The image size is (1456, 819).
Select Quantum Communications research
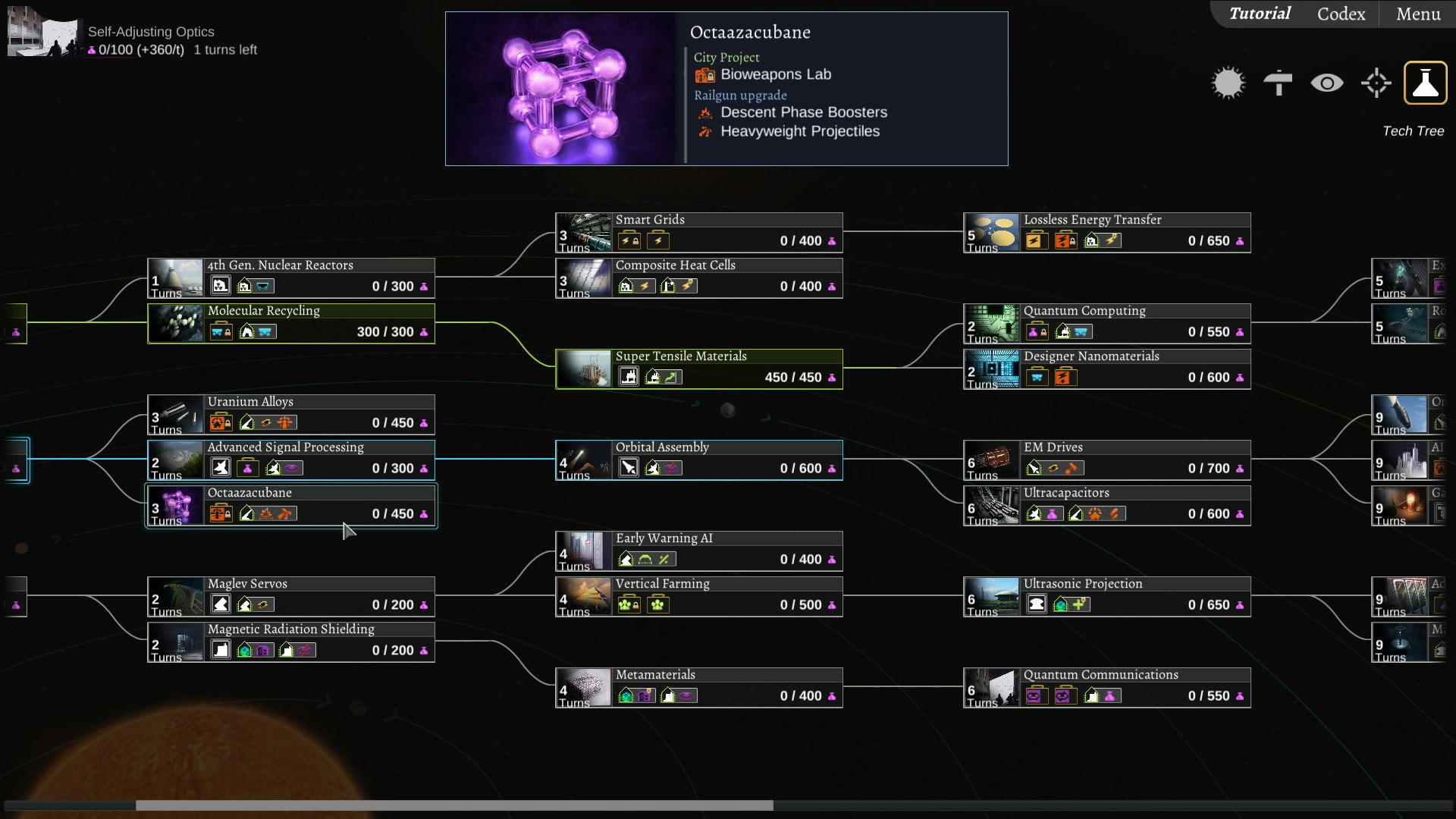[1106, 687]
